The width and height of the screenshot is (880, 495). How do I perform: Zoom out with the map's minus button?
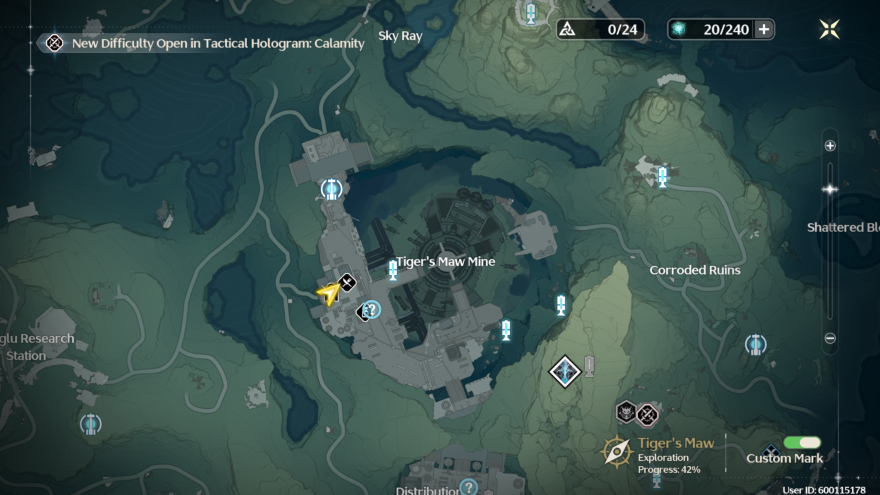point(830,338)
